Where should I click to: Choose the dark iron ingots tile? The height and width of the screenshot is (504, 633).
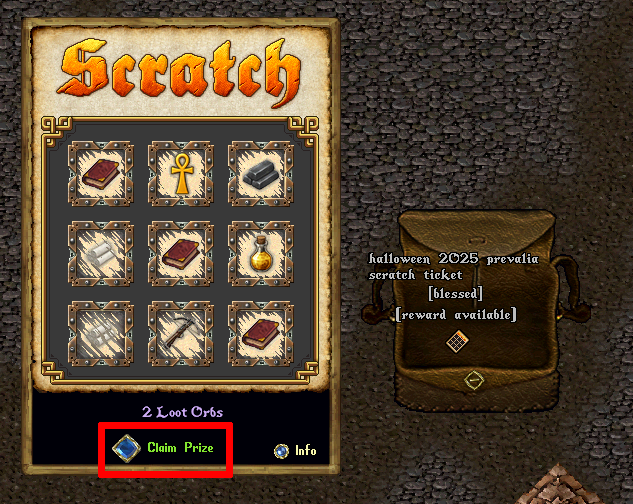[x=260, y=172]
